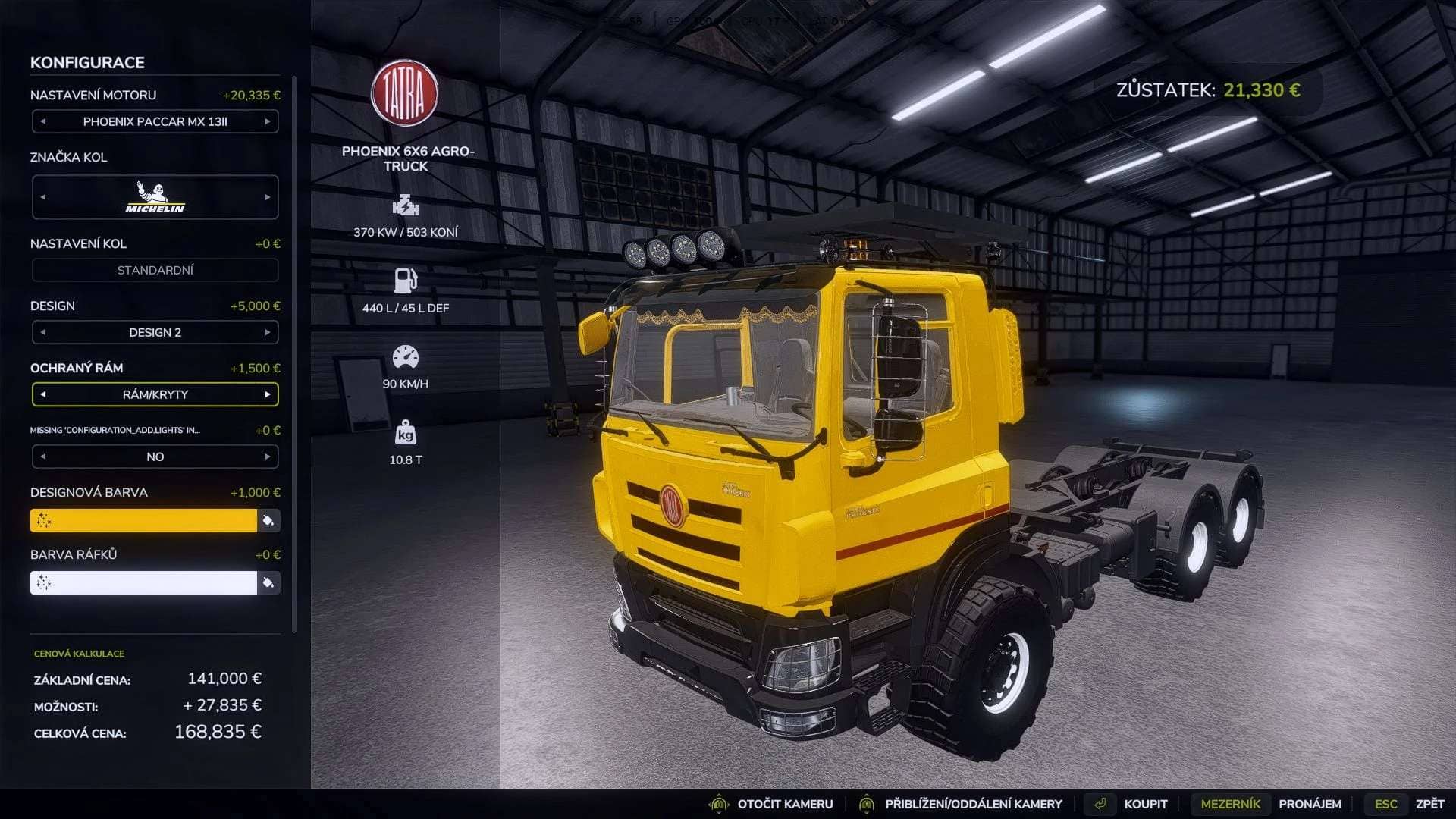Switch Design 2 using the left arrow
Image resolution: width=1456 pixels, height=819 pixels.
tap(42, 332)
